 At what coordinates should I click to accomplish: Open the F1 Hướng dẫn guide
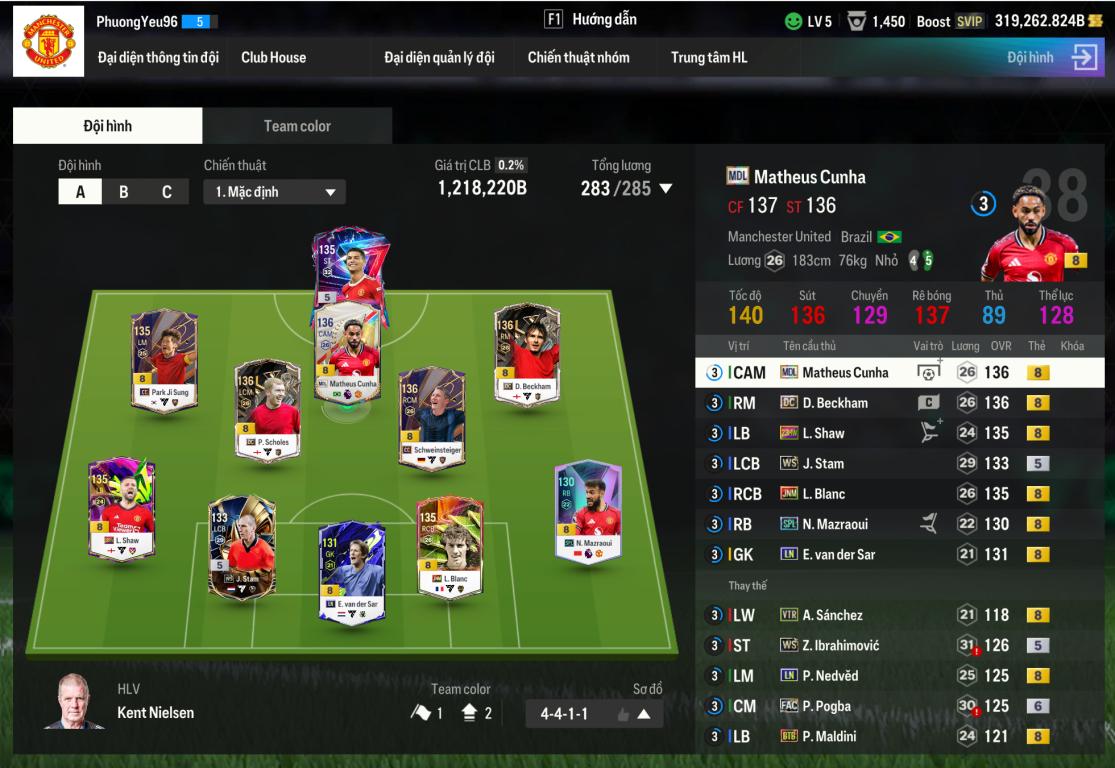590,20
